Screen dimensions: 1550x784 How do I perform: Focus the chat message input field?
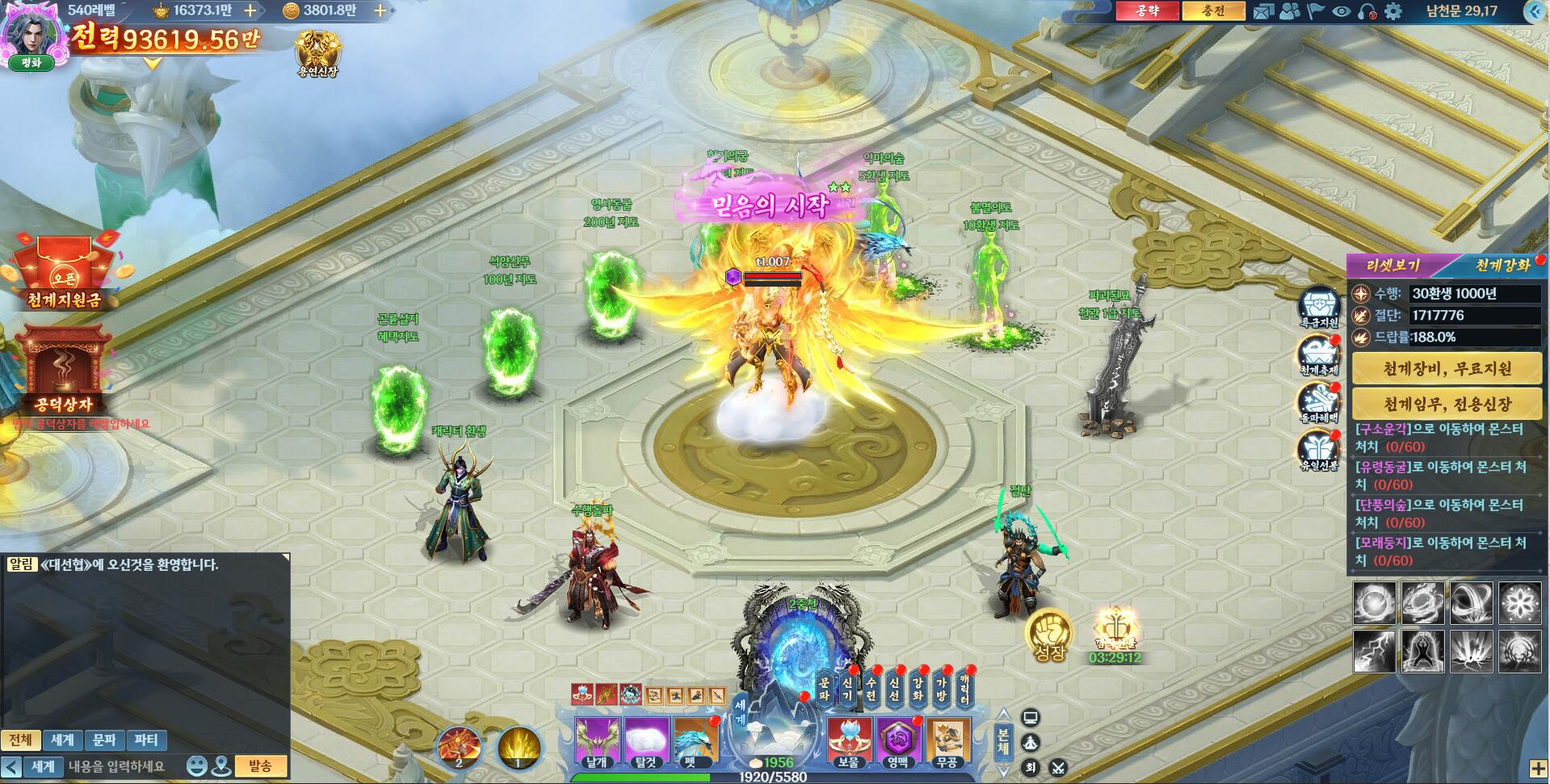pos(121,765)
